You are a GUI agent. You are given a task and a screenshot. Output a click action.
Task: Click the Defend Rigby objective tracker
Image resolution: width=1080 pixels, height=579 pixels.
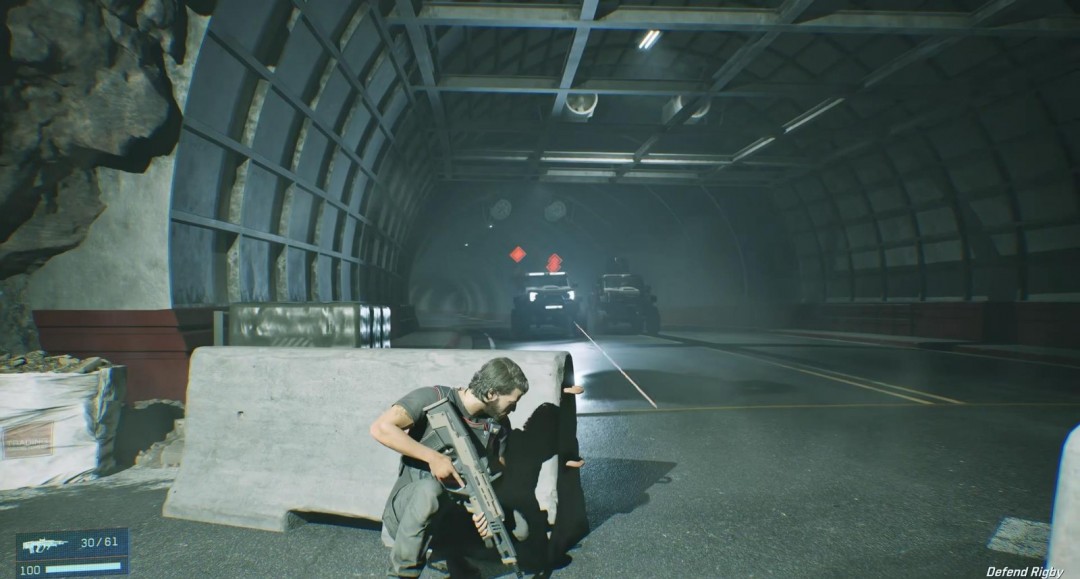1024,571
